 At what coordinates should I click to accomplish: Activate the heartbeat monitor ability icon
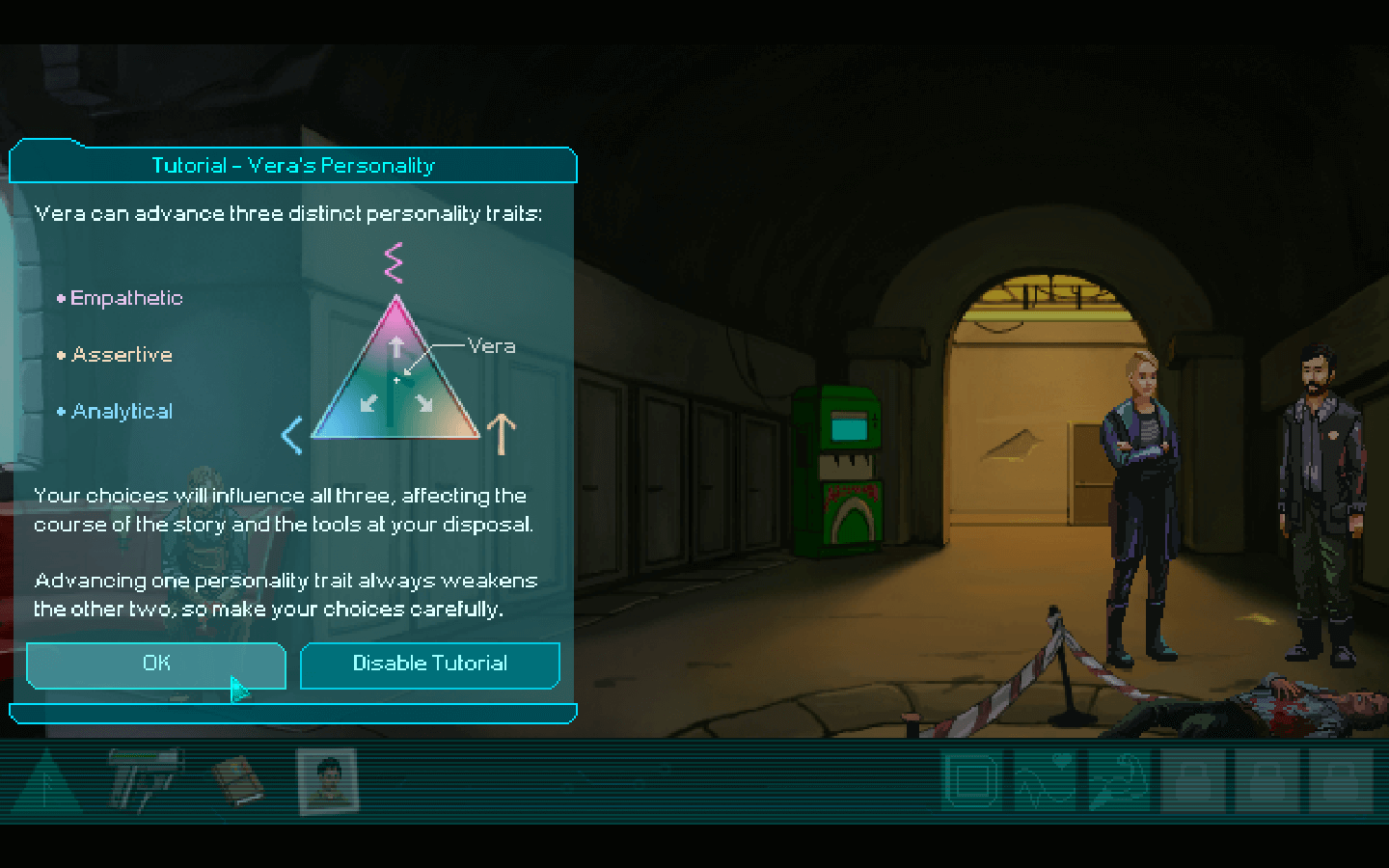[x=1045, y=780]
